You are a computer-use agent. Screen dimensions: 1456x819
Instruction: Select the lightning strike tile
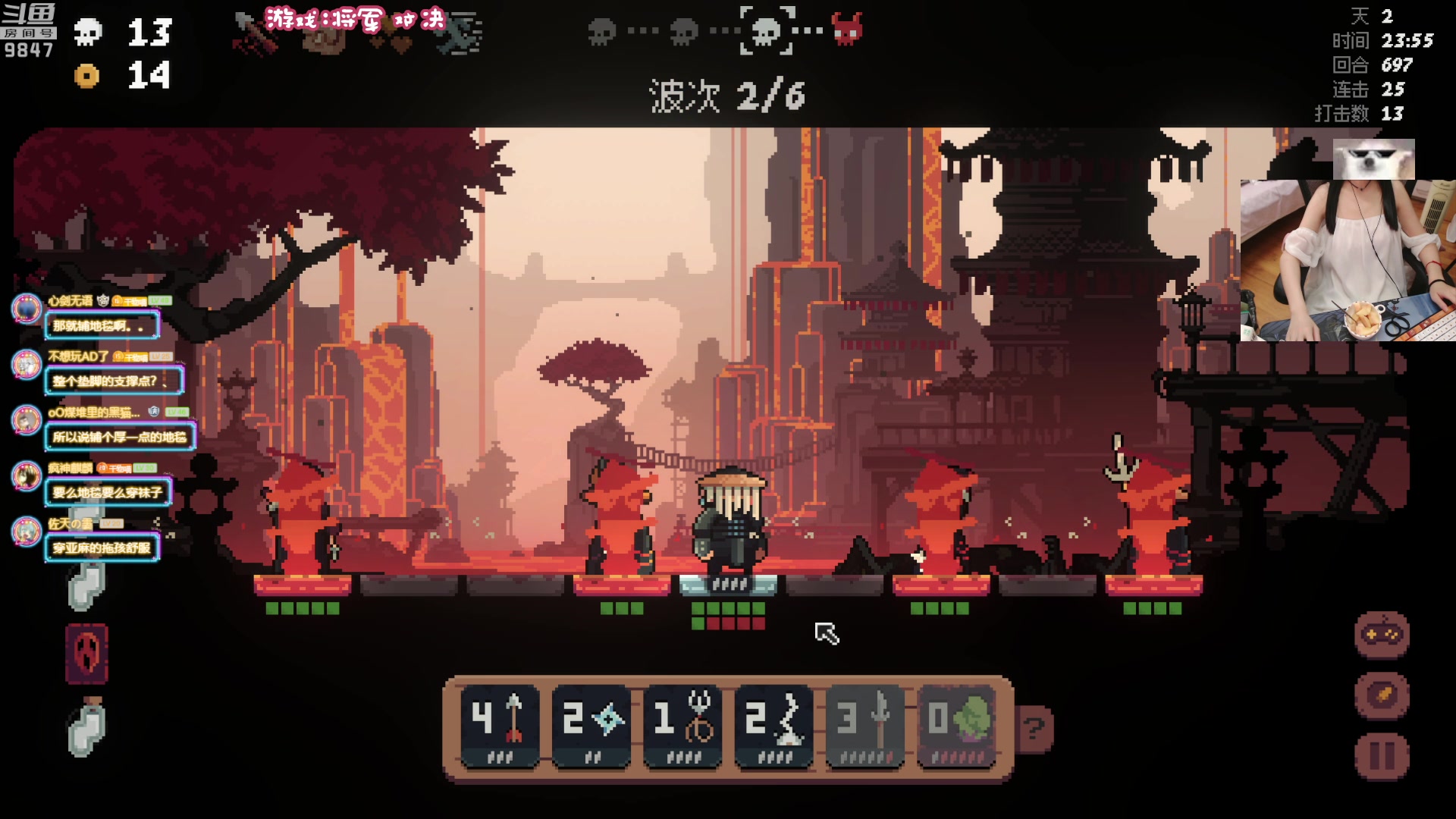point(774,726)
